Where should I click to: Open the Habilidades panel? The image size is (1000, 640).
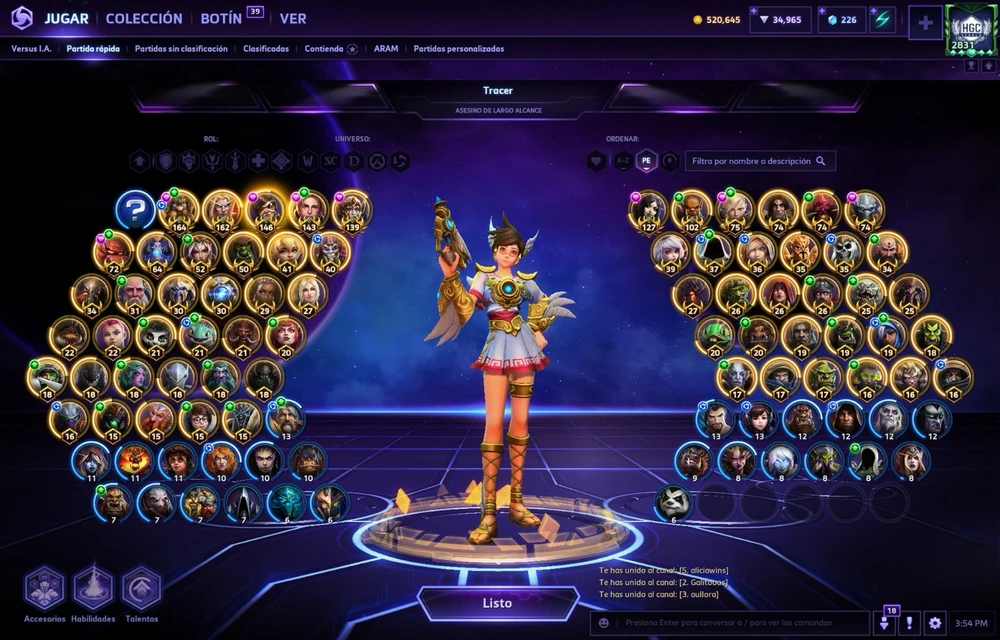(93, 590)
